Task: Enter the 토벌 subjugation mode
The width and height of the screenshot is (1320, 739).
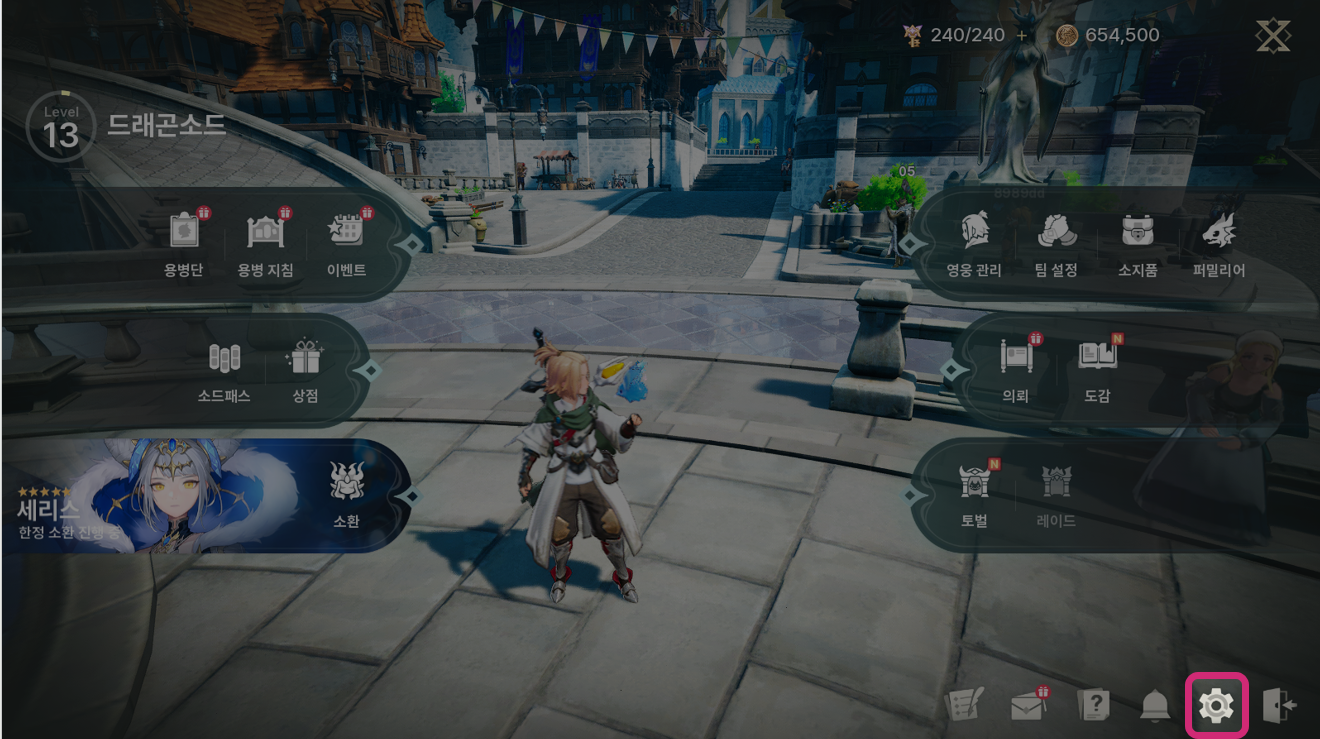Action: 974,494
